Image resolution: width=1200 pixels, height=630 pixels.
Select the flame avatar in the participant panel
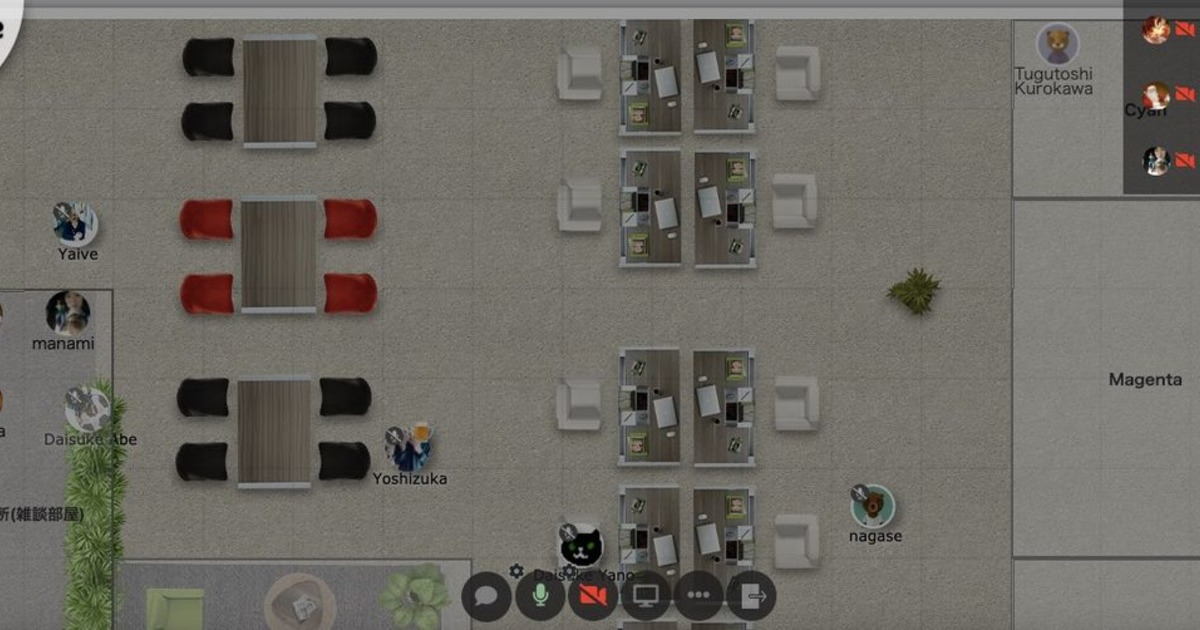click(1157, 30)
